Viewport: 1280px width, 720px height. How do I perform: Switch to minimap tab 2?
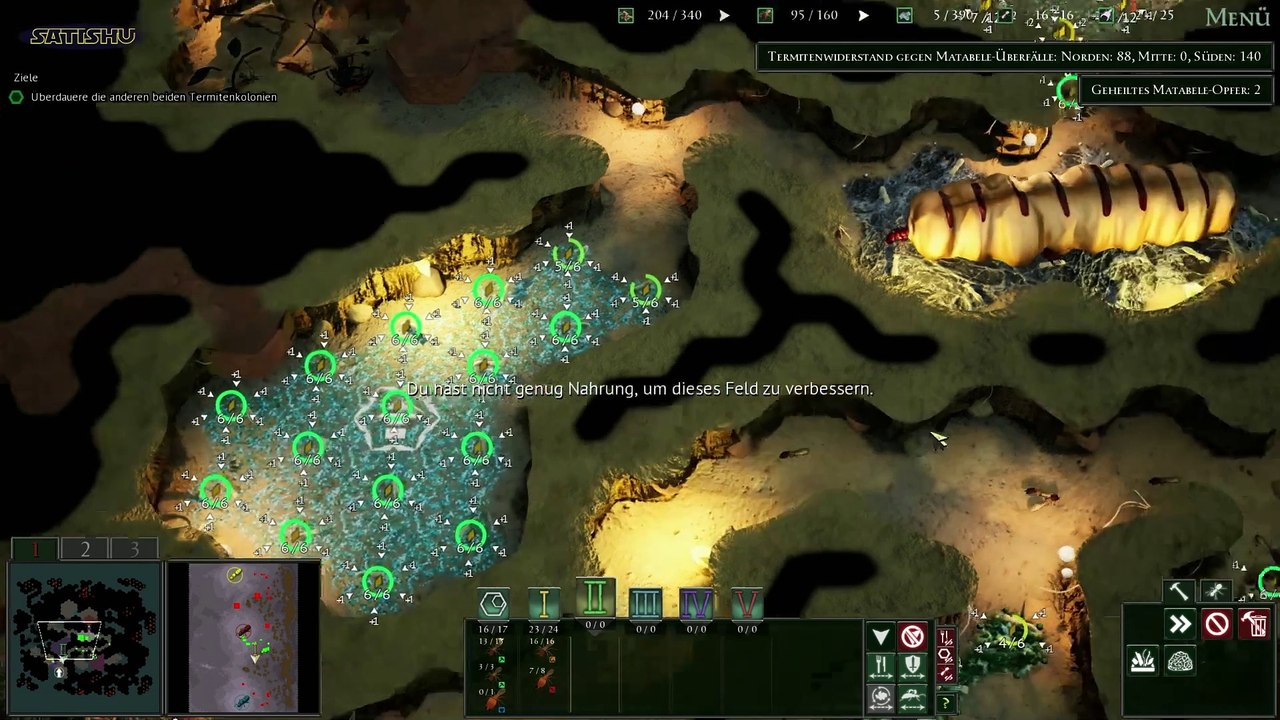(x=85, y=549)
